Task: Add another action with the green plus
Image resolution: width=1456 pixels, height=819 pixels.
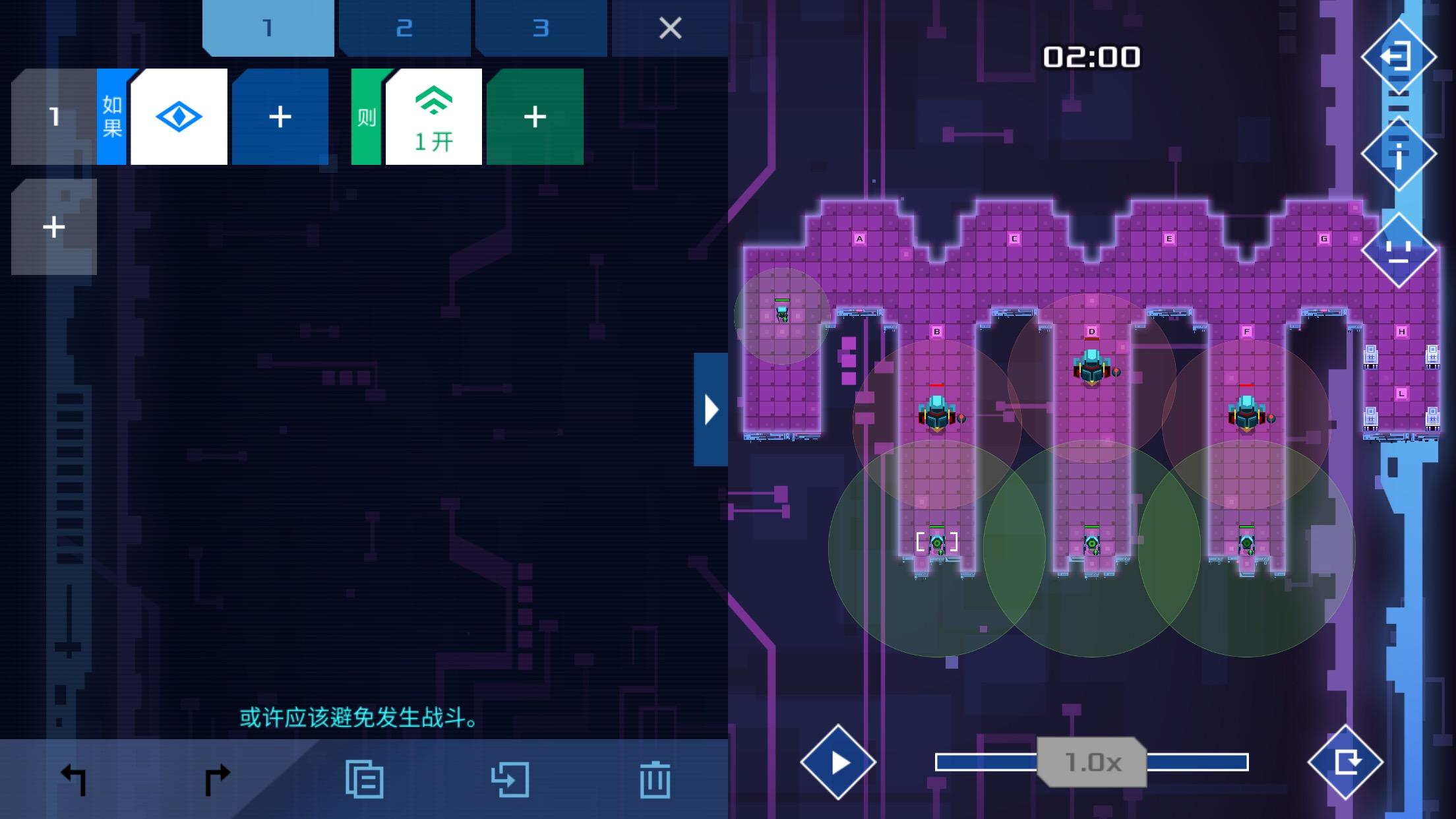Action: (x=534, y=116)
